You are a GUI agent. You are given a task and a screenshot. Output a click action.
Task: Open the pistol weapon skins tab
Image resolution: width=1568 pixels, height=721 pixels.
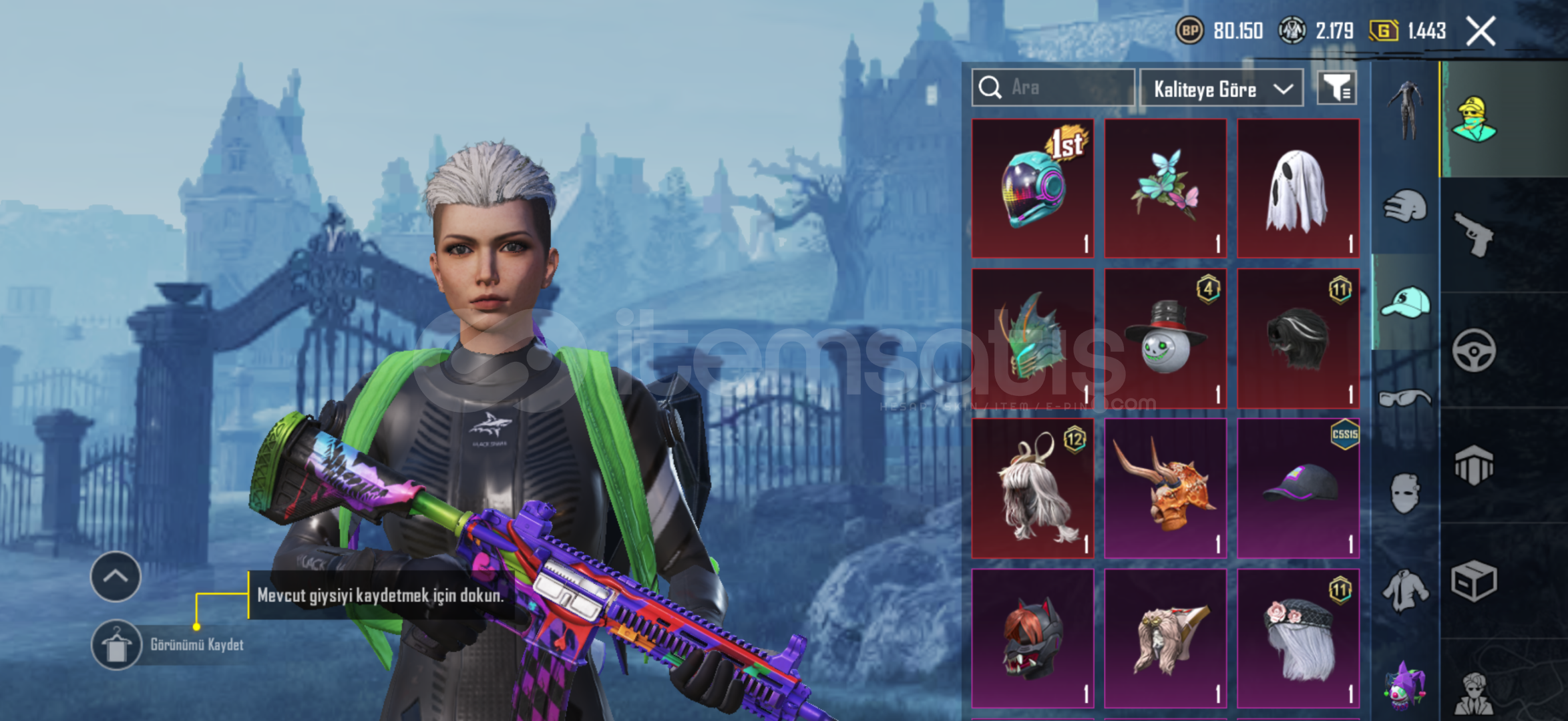[1475, 234]
